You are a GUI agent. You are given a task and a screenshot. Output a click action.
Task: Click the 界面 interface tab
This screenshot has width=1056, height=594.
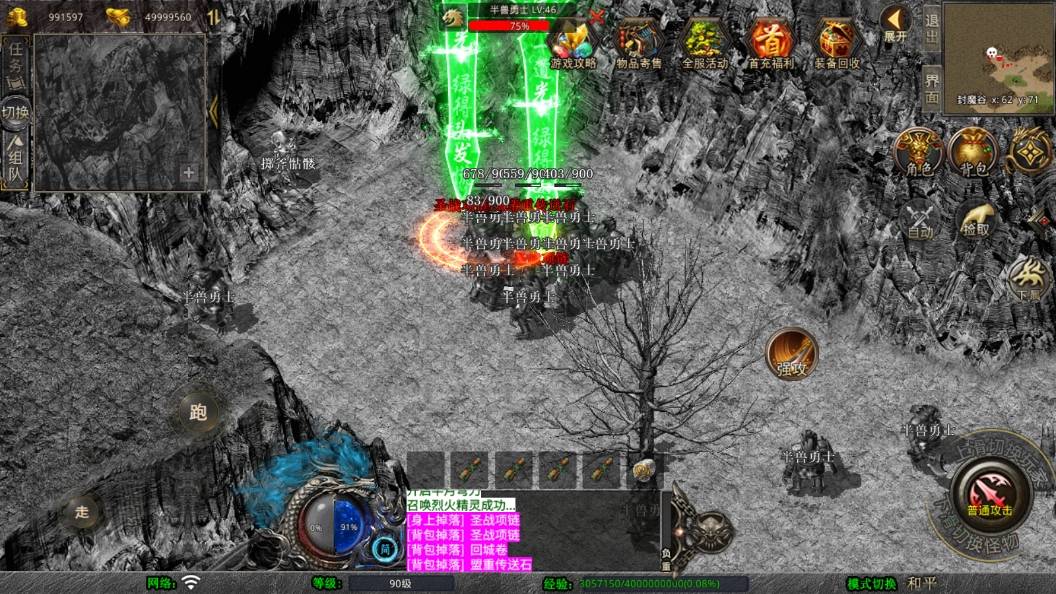click(x=932, y=88)
